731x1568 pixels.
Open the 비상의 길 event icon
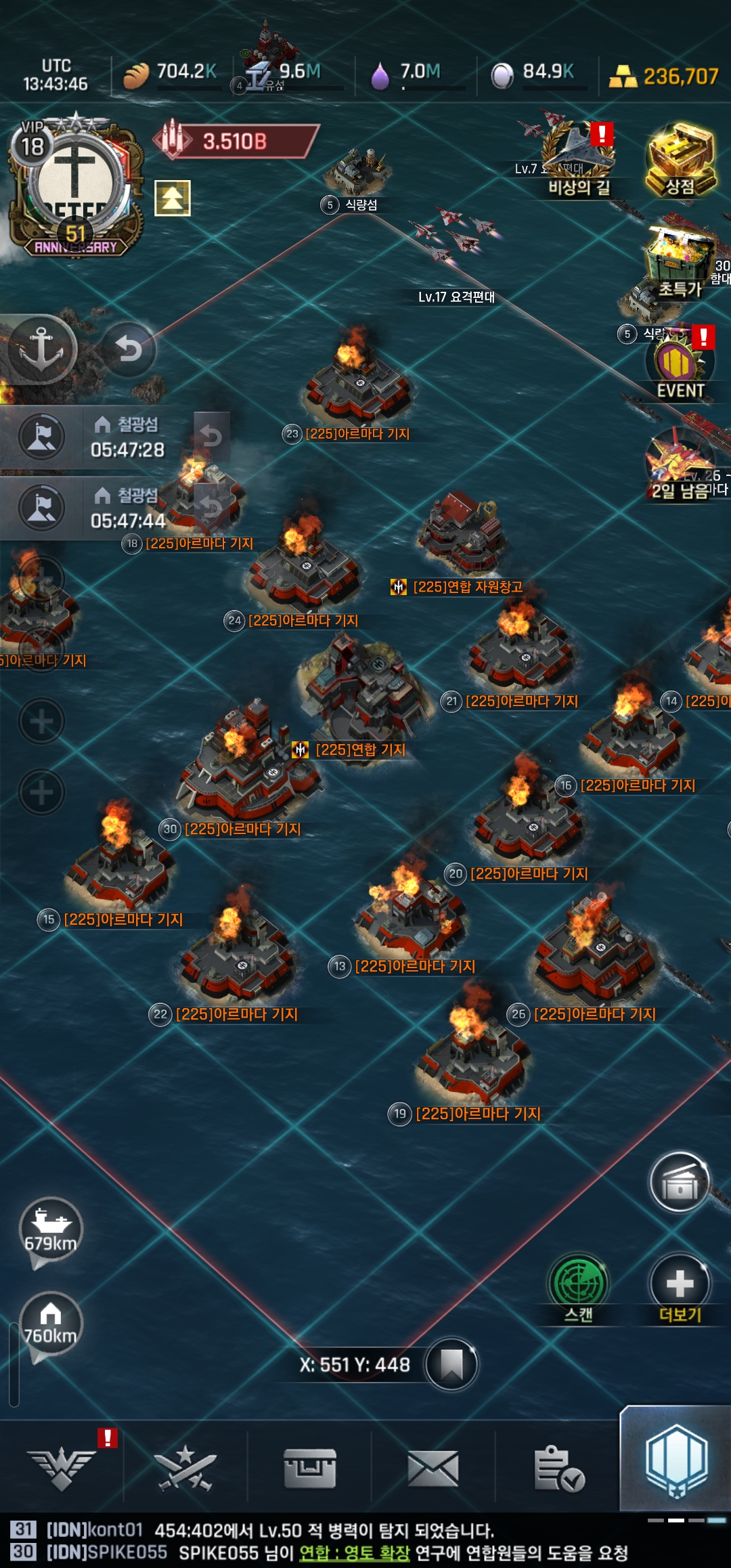click(x=578, y=161)
